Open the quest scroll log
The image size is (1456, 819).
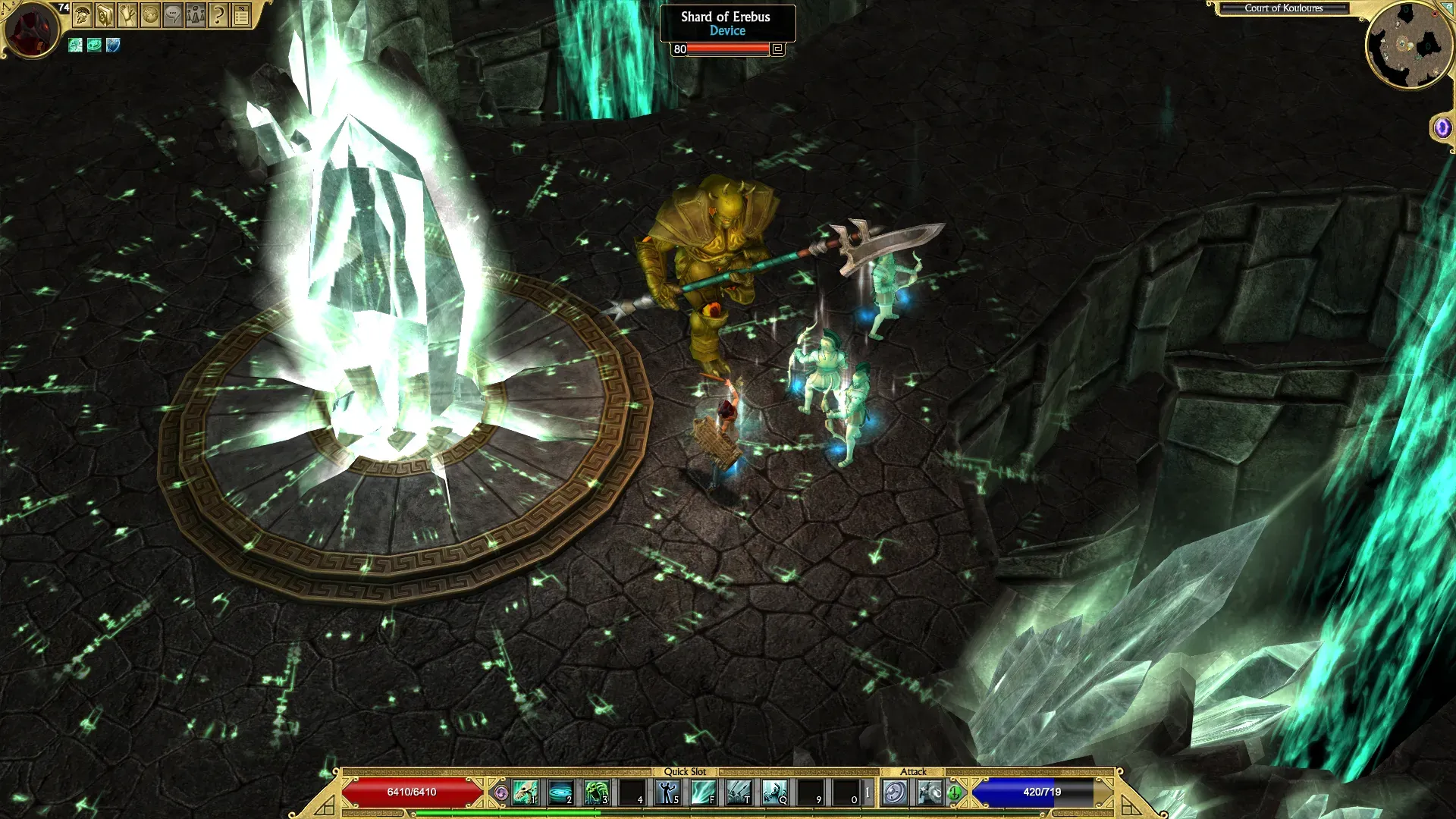pos(127,14)
